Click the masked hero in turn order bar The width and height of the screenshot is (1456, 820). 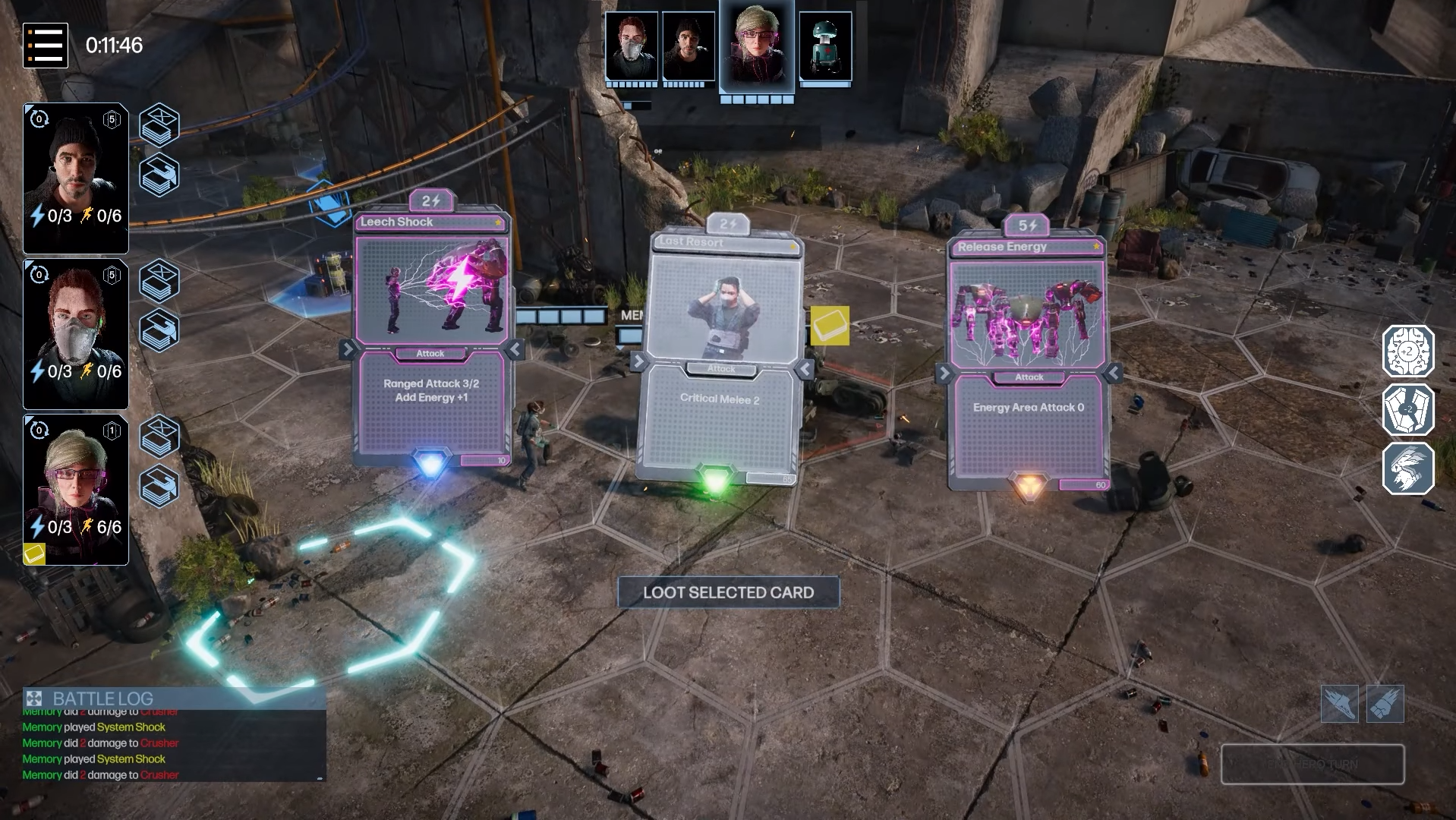click(632, 47)
